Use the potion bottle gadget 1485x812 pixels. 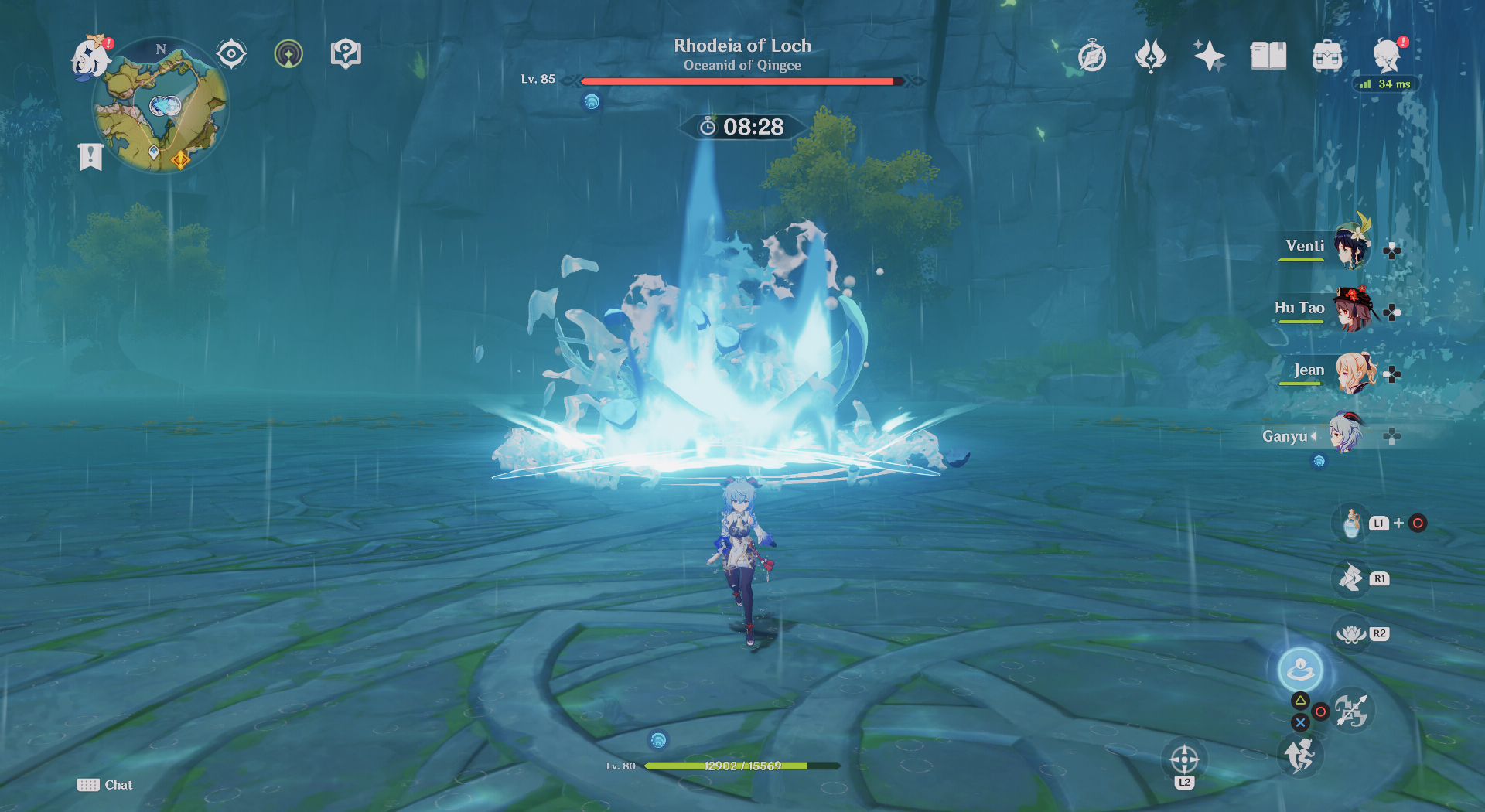click(1351, 524)
